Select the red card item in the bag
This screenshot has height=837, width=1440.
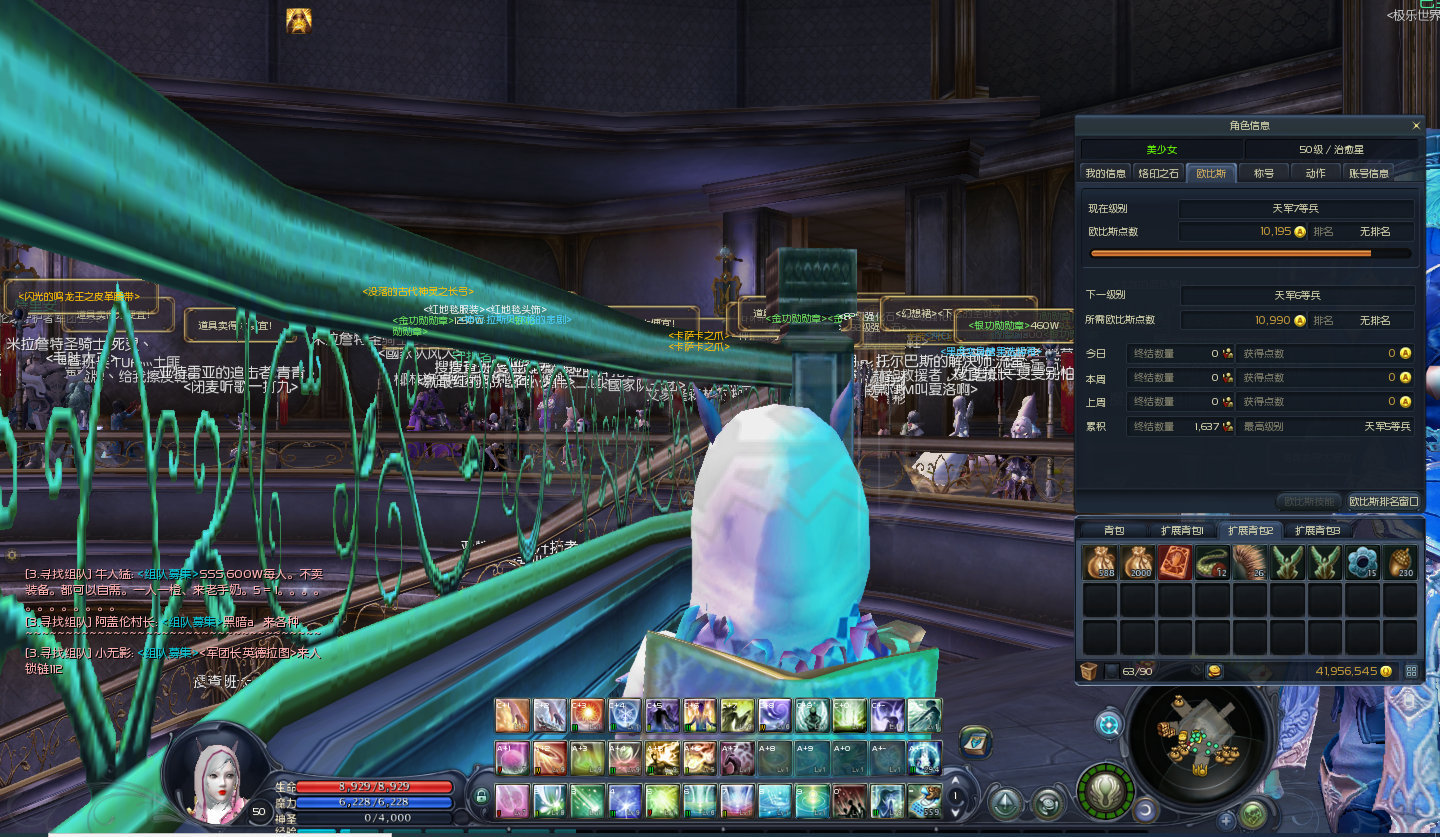coord(1175,563)
